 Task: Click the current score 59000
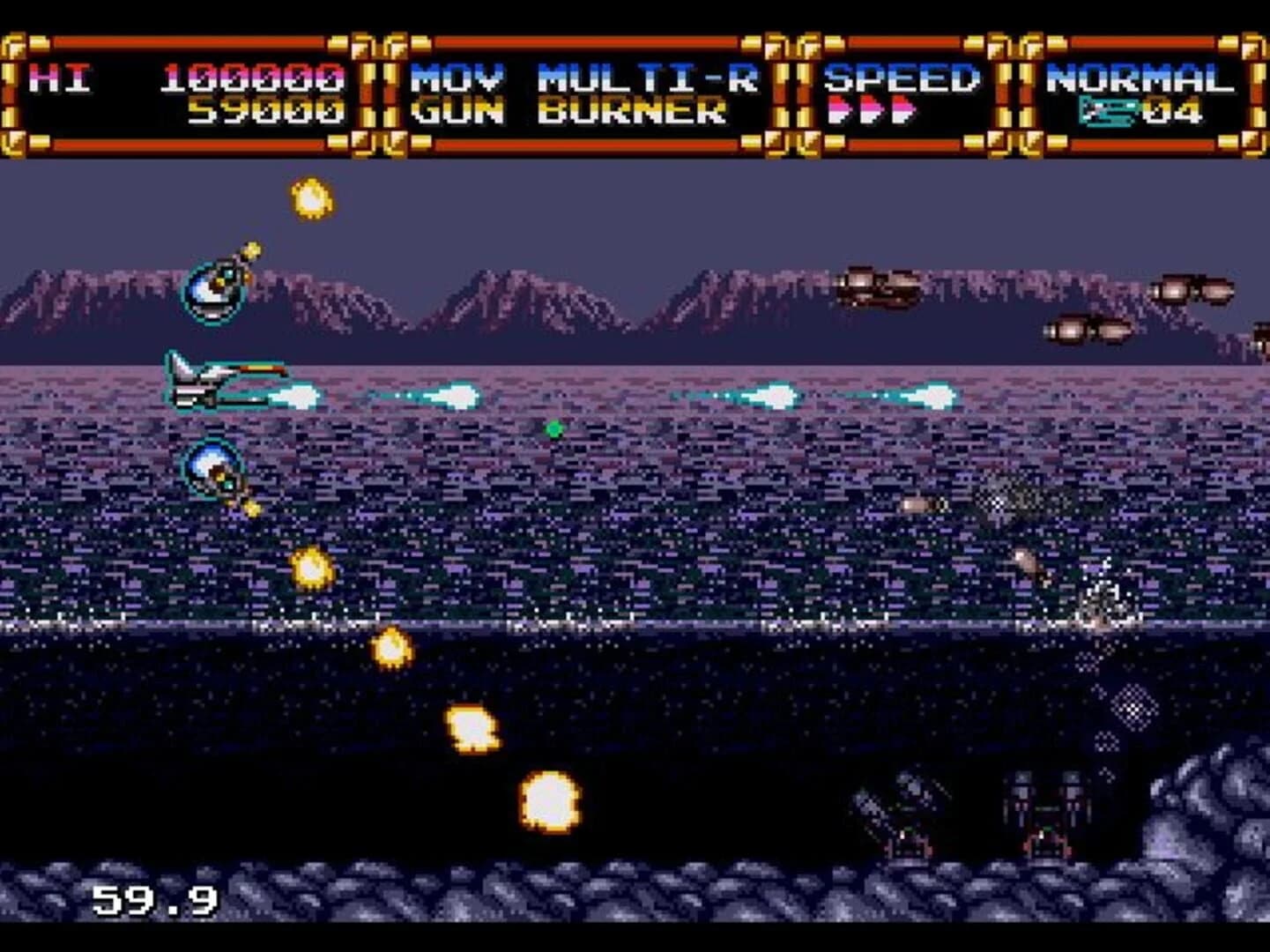point(264,113)
